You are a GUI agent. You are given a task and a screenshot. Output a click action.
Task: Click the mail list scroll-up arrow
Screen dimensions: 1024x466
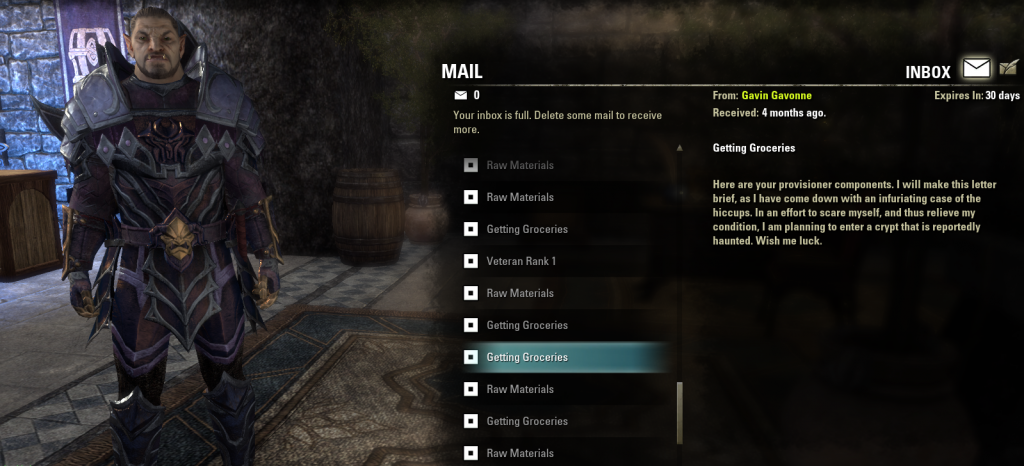pos(680,147)
